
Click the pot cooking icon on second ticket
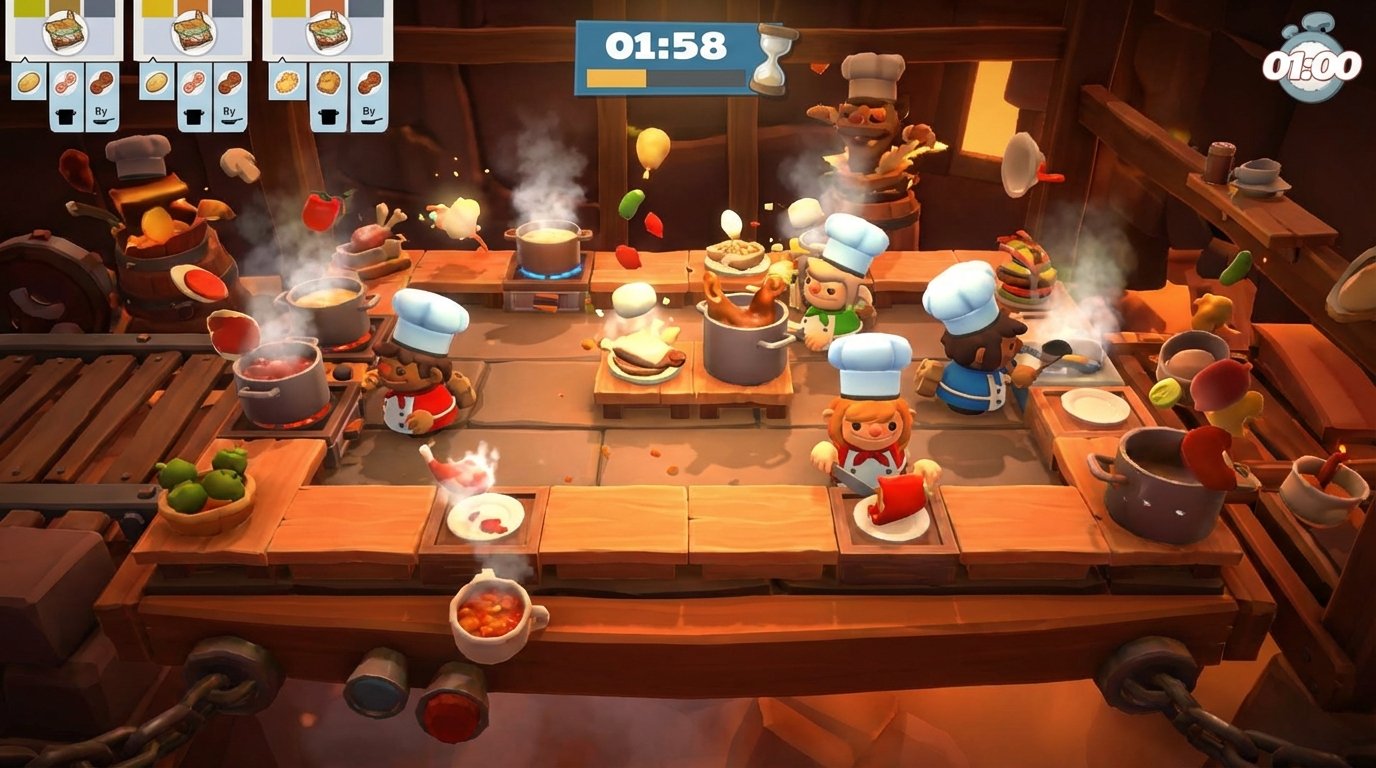click(x=194, y=115)
